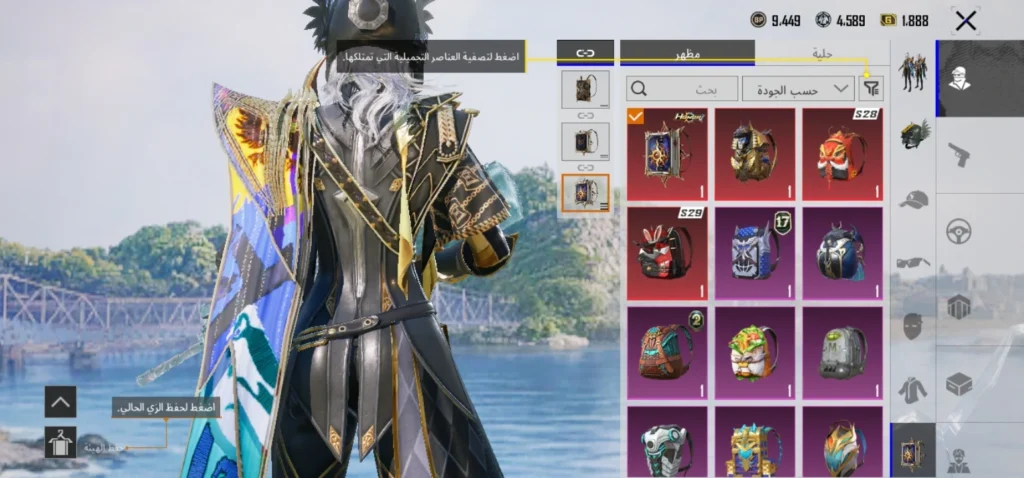Viewport: 1024px width, 478px height.
Task: Click the بحث search field
Action: (x=682, y=89)
